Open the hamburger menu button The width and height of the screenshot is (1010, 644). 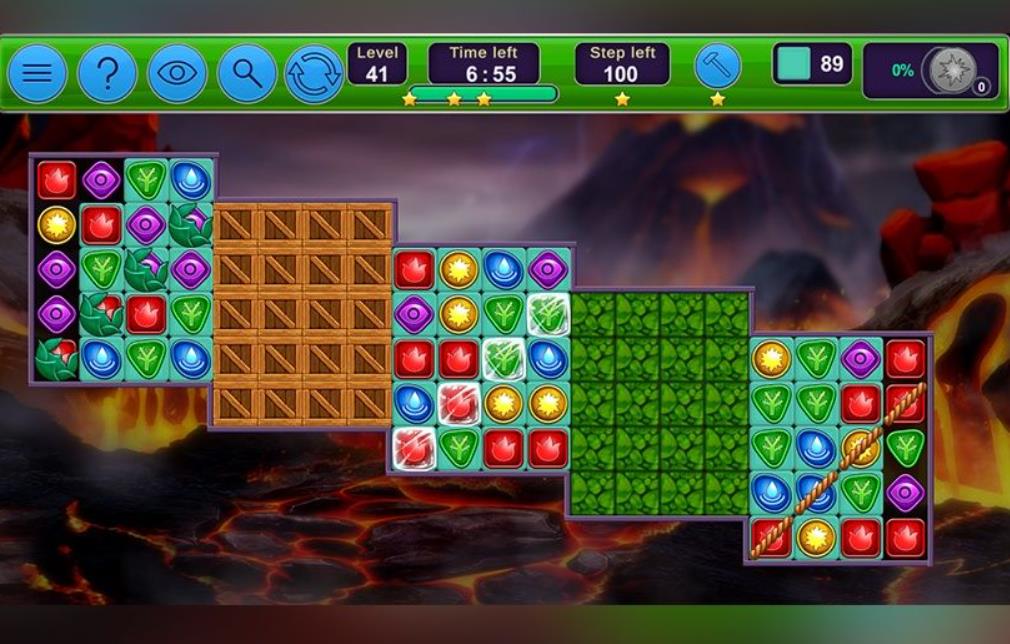click(37, 73)
